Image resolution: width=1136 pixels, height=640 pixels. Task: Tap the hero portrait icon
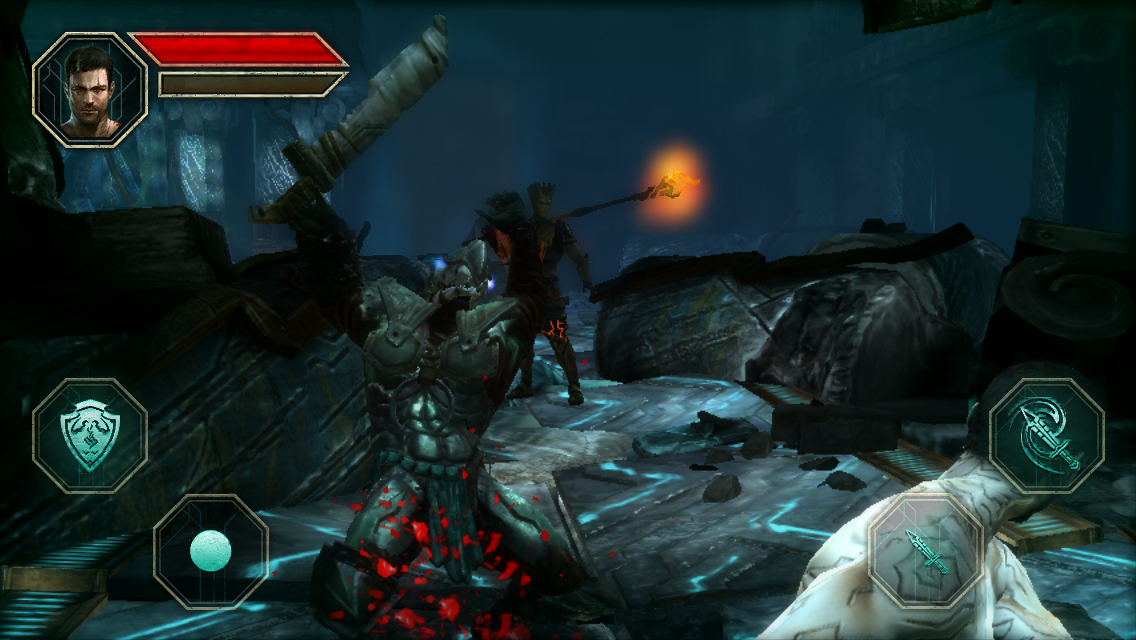click(90, 89)
